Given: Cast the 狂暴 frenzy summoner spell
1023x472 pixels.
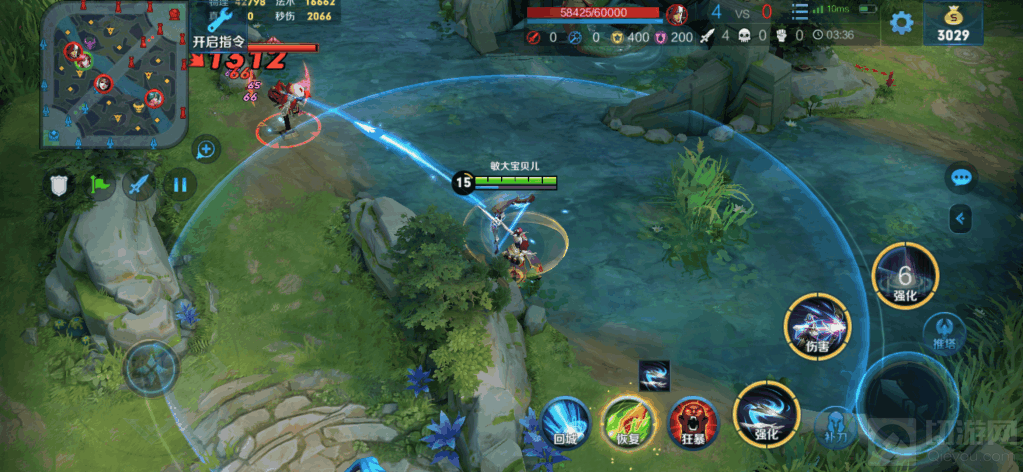Looking at the screenshot, I should [692, 419].
